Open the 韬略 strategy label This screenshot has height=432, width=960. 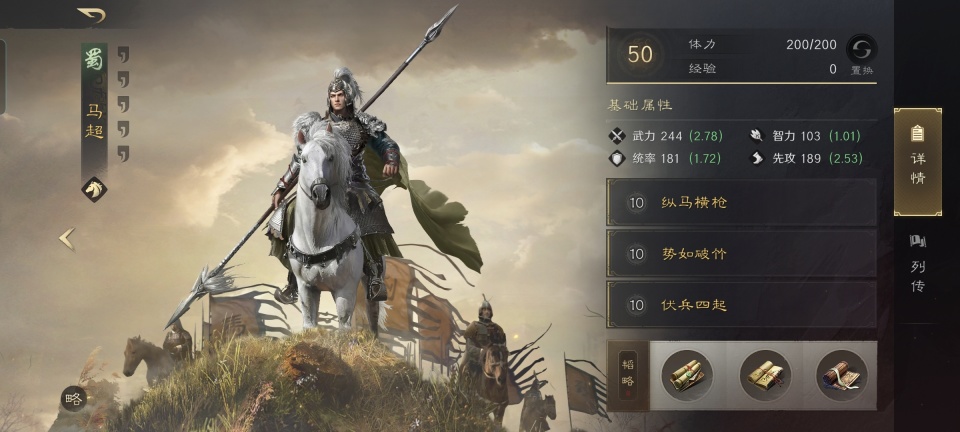tap(629, 376)
